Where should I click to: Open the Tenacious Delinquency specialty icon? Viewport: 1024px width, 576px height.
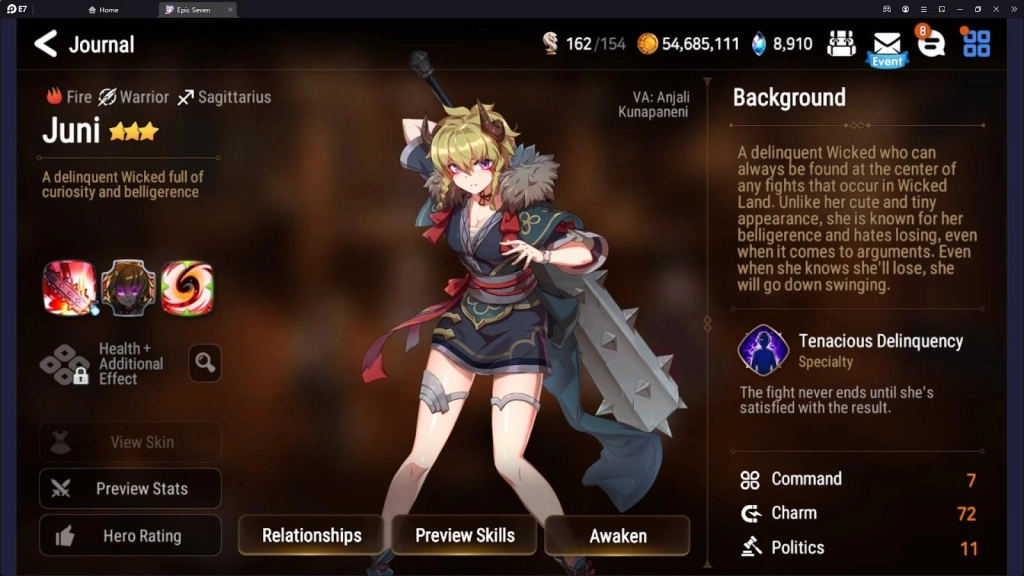click(x=763, y=350)
